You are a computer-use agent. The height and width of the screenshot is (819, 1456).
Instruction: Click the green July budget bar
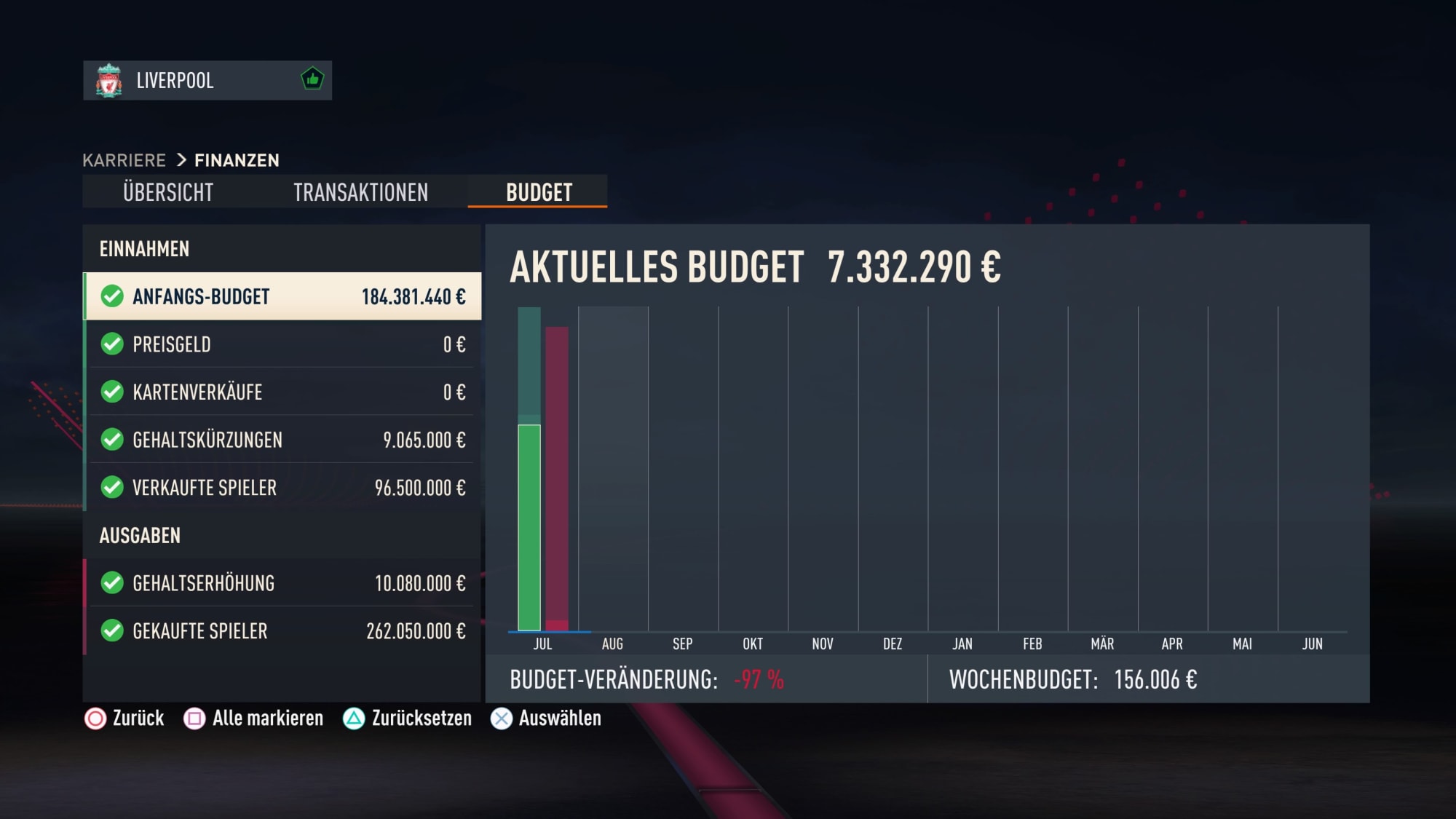(529, 524)
